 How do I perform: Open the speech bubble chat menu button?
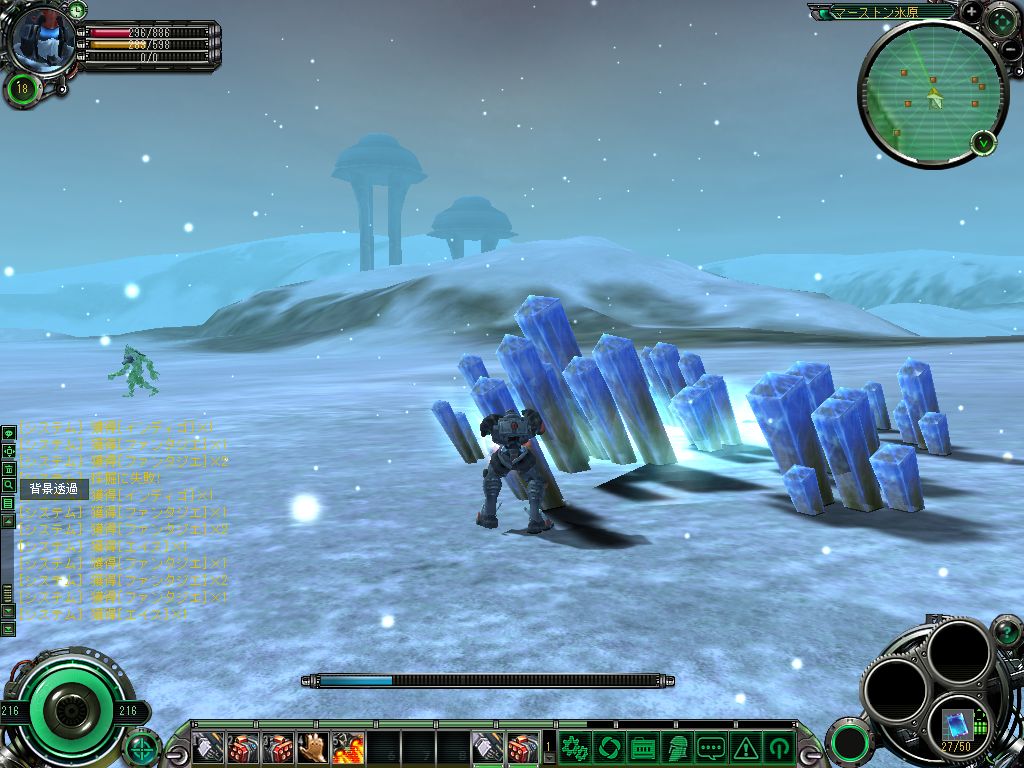click(x=711, y=746)
